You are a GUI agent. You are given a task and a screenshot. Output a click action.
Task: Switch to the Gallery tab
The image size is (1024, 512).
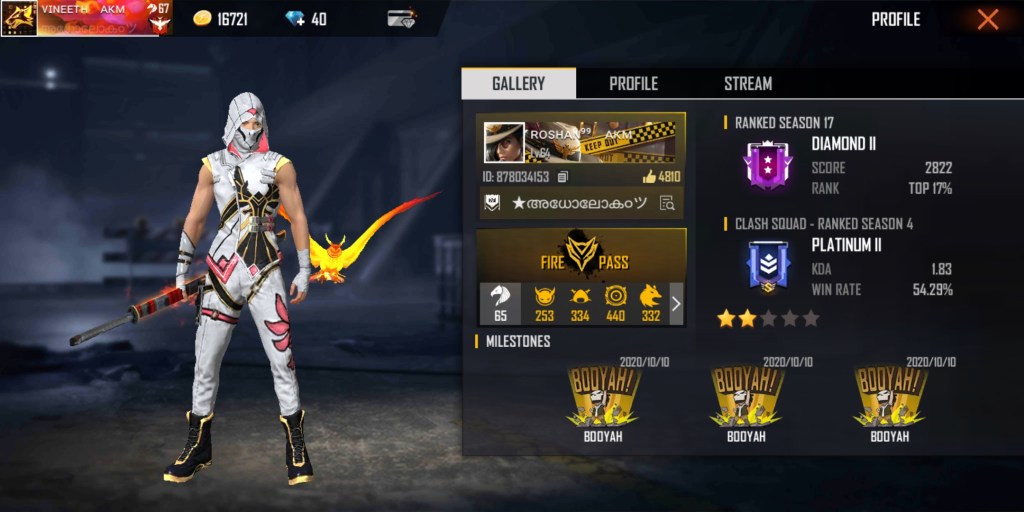click(518, 84)
